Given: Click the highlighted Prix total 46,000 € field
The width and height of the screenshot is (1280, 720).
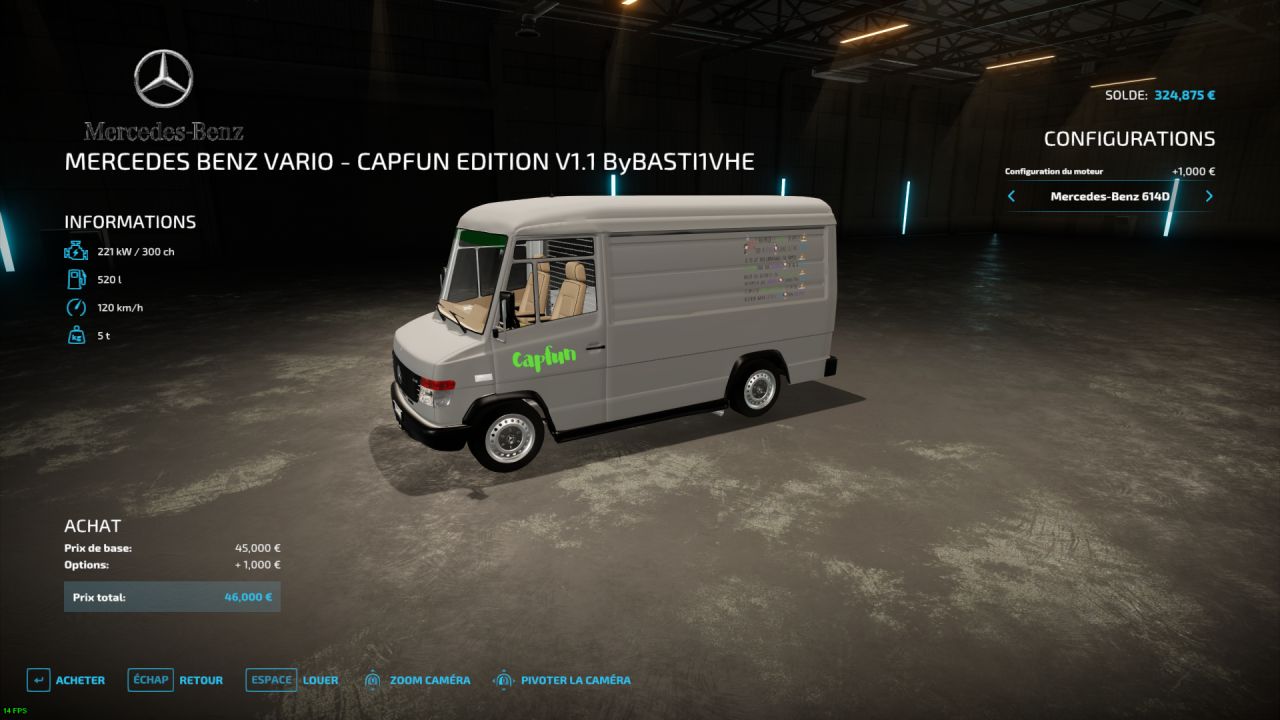Looking at the screenshot, I should pyautogui.click(x=171, y=596).
